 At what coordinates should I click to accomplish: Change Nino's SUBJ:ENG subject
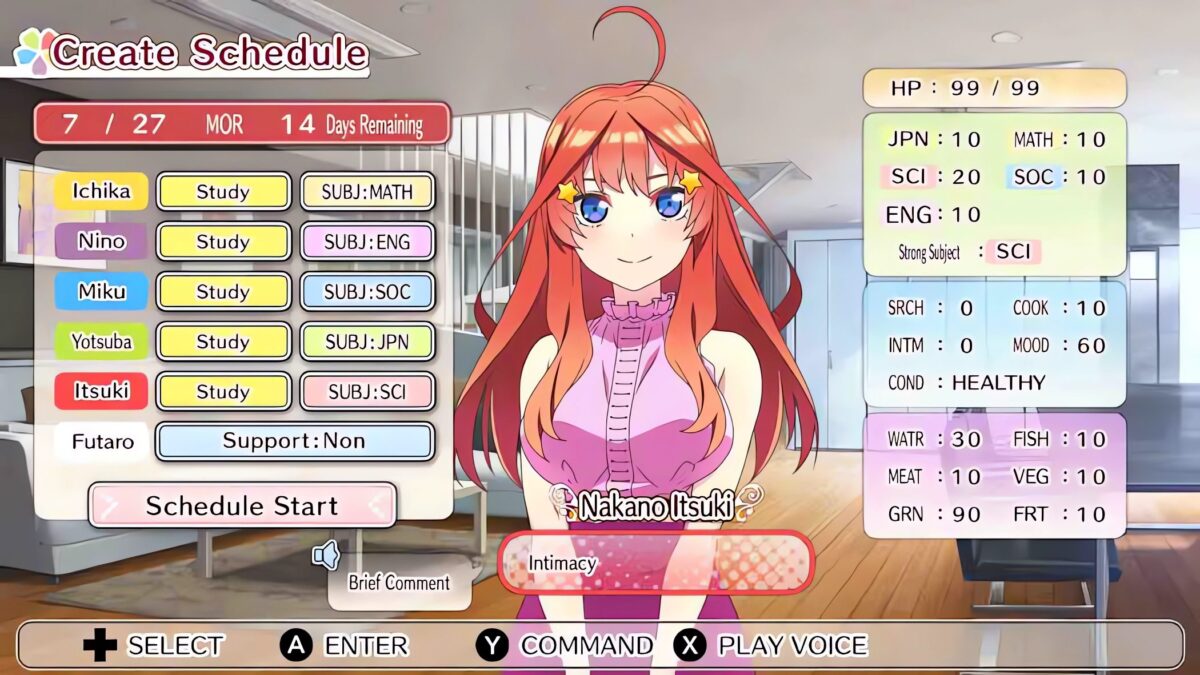click(x=368, y=242)
